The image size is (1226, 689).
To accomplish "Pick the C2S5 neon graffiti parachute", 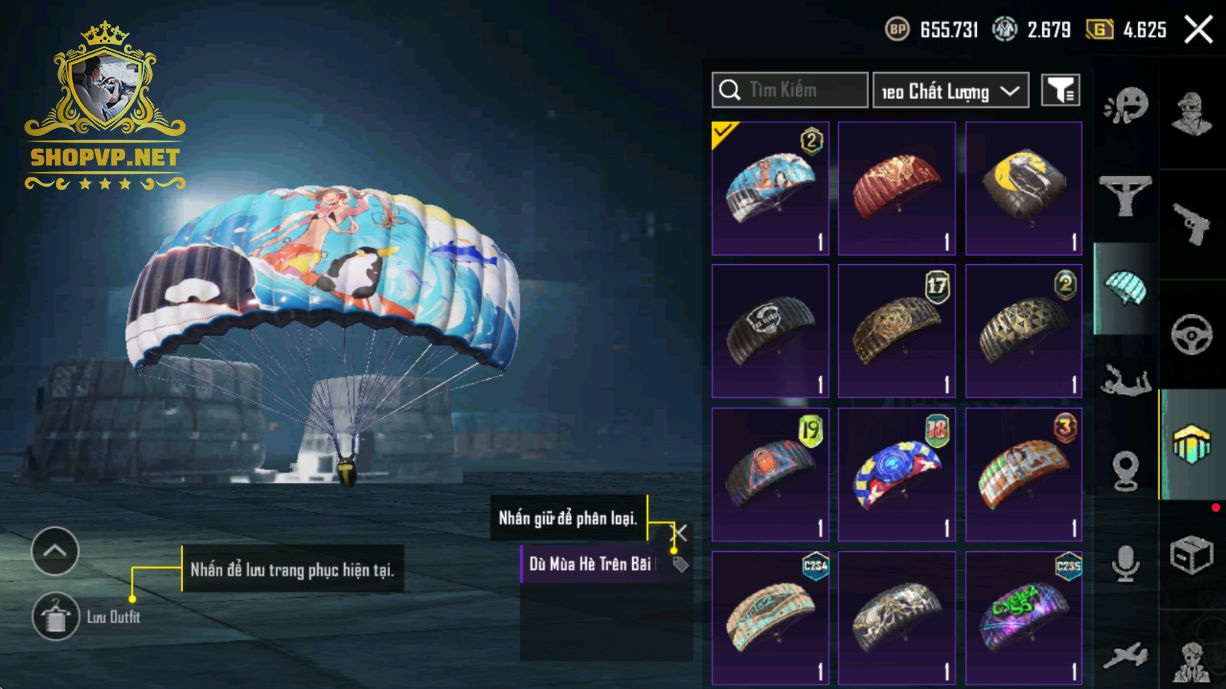I will tap(1023, 617).
